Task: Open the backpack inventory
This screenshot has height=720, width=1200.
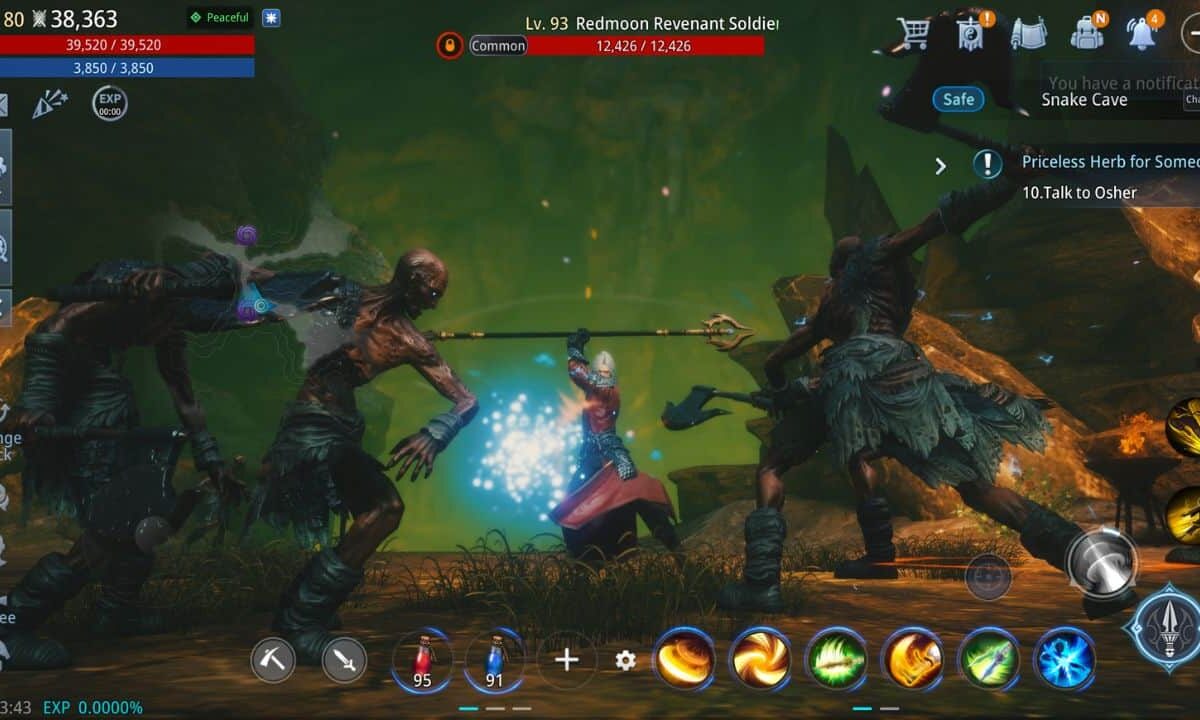Action: [x=1087, y=33]
